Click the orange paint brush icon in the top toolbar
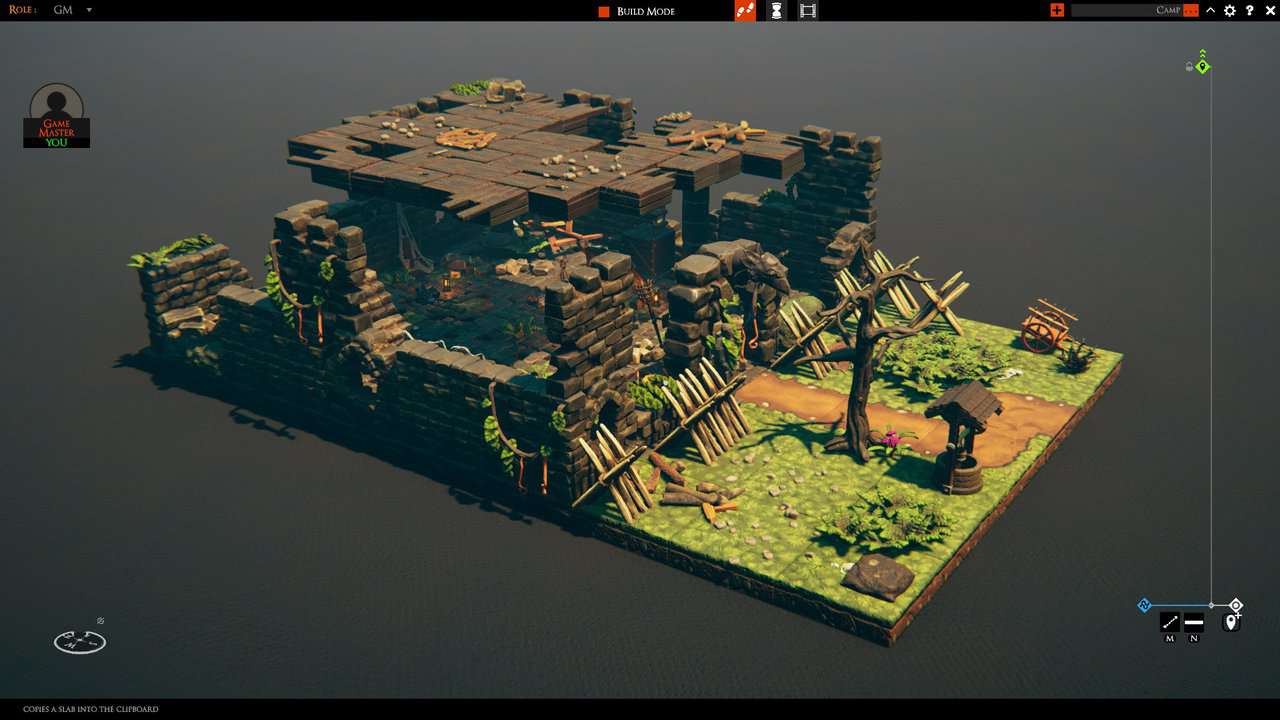The width and height of the screenshot is (1280, 720). (x=745, y=10)
